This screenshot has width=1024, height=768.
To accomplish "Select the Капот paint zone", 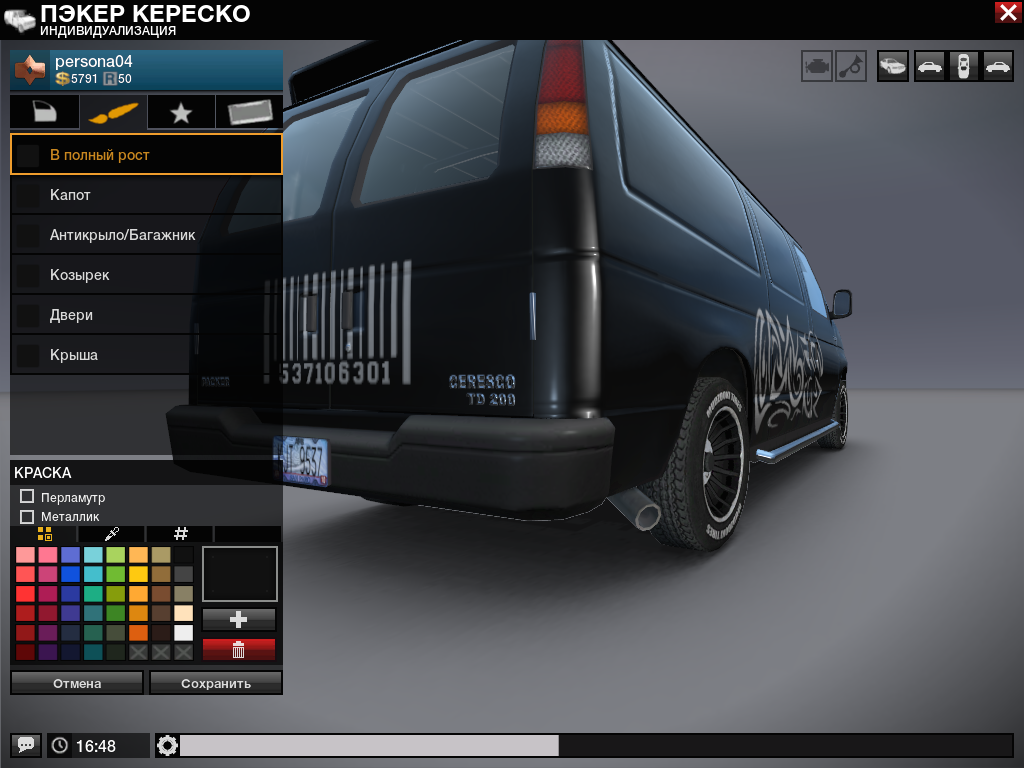I will 146,195.
